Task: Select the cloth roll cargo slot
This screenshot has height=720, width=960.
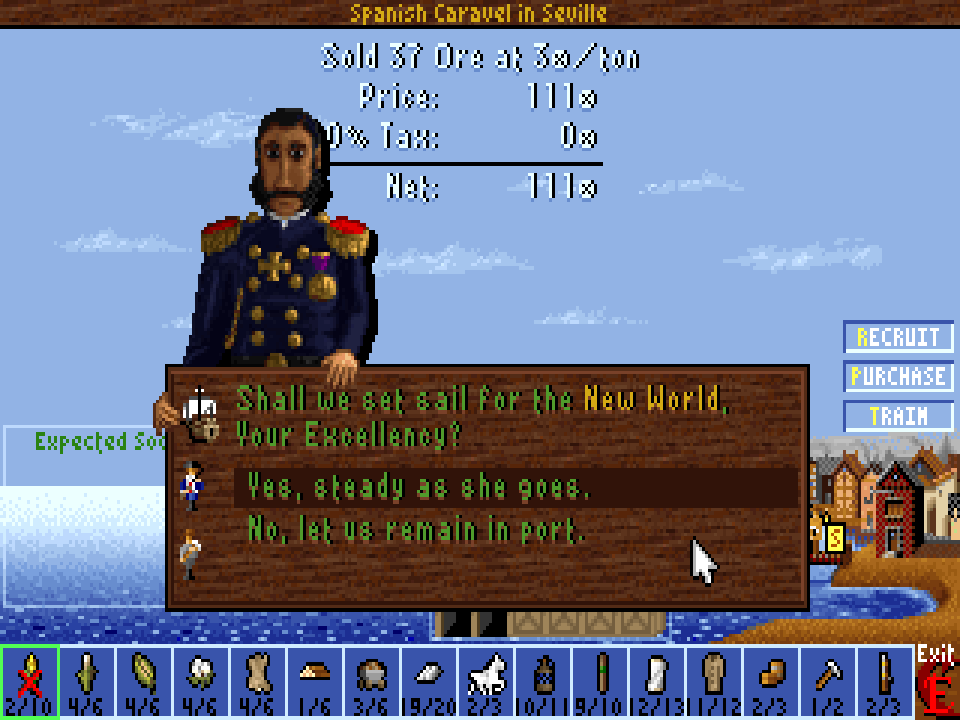Action: point(656,681)
